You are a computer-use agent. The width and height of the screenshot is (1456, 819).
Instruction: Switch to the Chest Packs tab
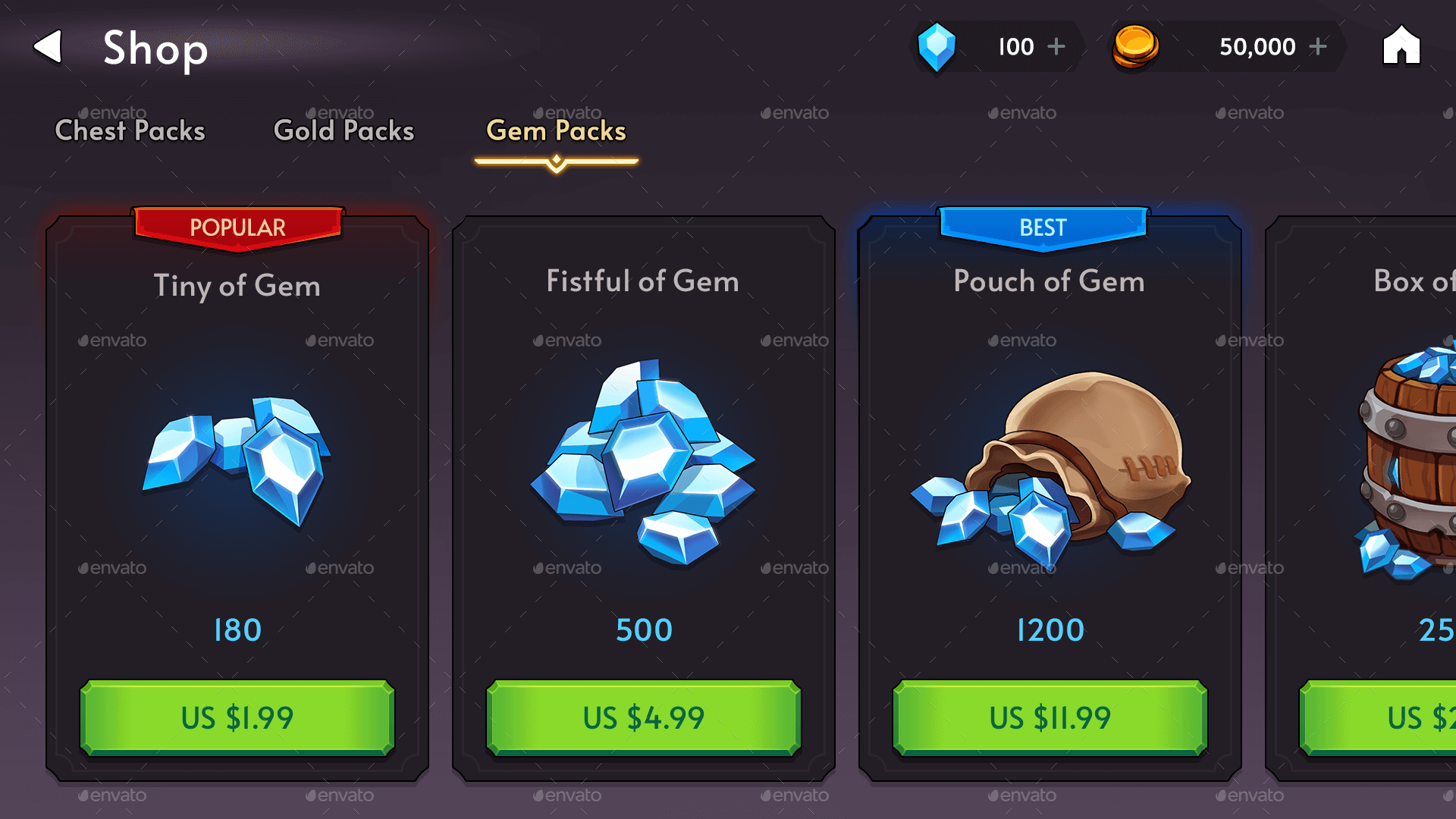point(130,130)
